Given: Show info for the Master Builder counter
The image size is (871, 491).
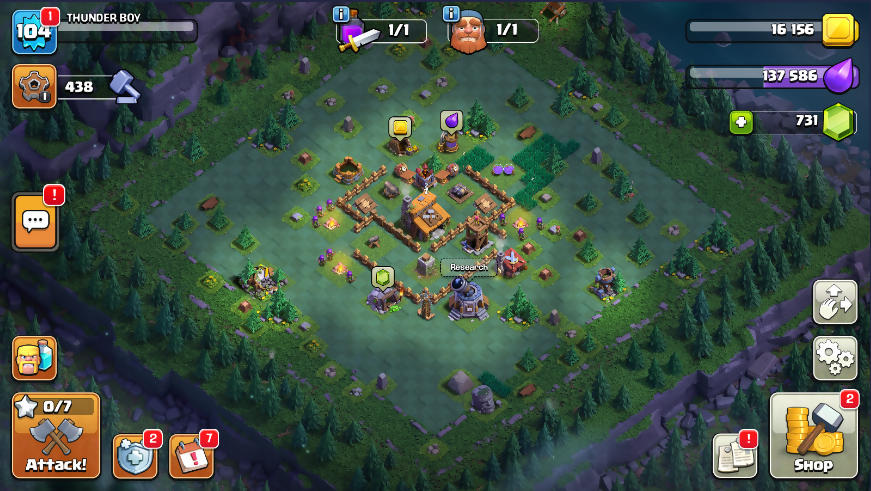Looking at the screenshot, I should point(452,14).
